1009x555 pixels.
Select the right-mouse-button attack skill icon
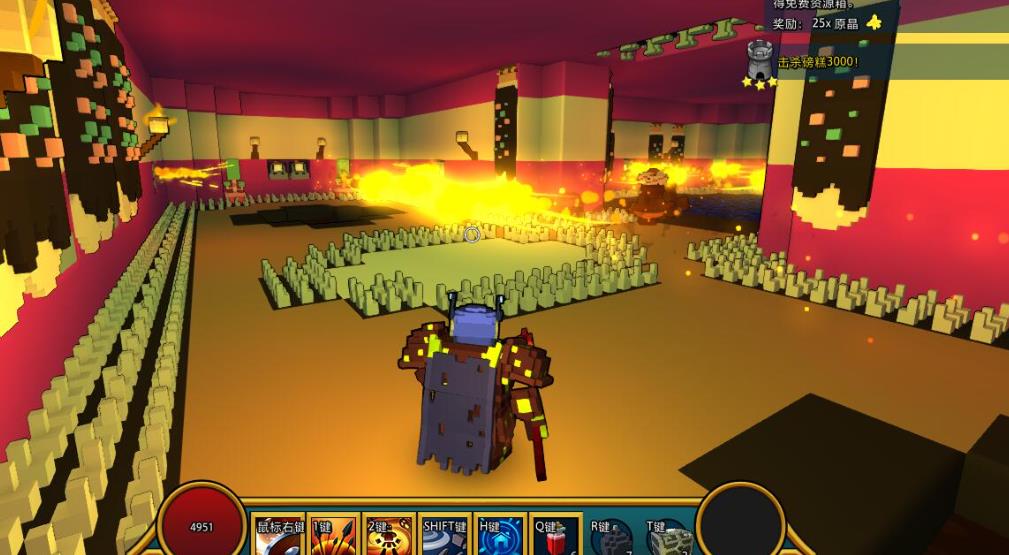(x=279, y=538)
